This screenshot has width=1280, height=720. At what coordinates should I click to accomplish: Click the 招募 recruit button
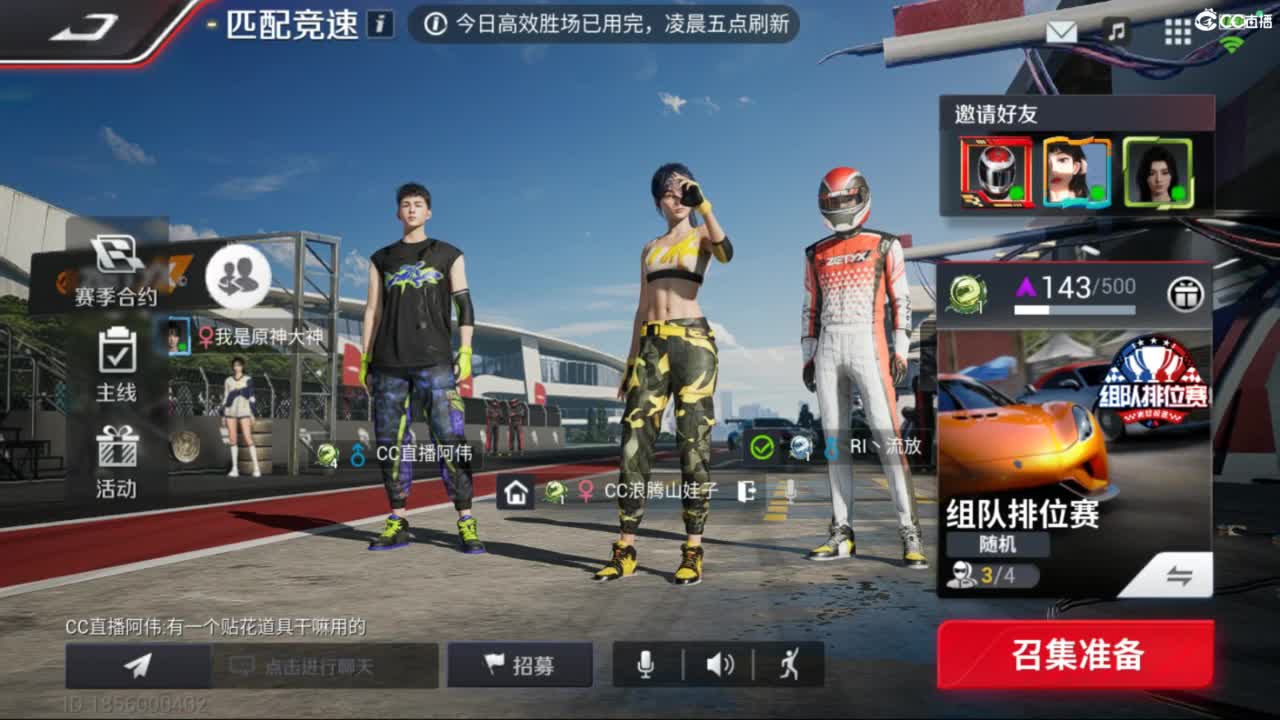(521, 663)
